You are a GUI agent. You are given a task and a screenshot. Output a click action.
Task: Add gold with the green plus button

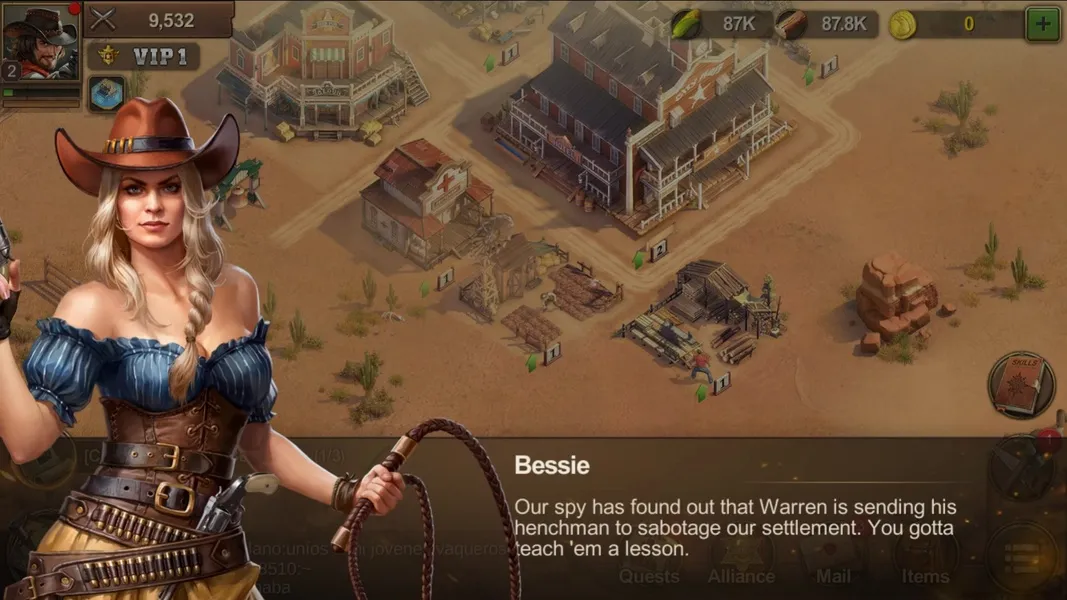click(x=1043, y=24)
